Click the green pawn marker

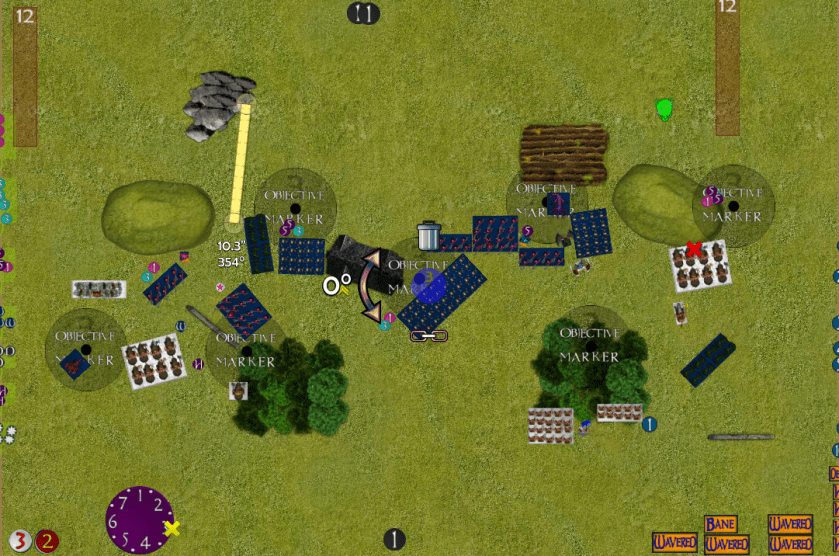[x=664, y=108]
